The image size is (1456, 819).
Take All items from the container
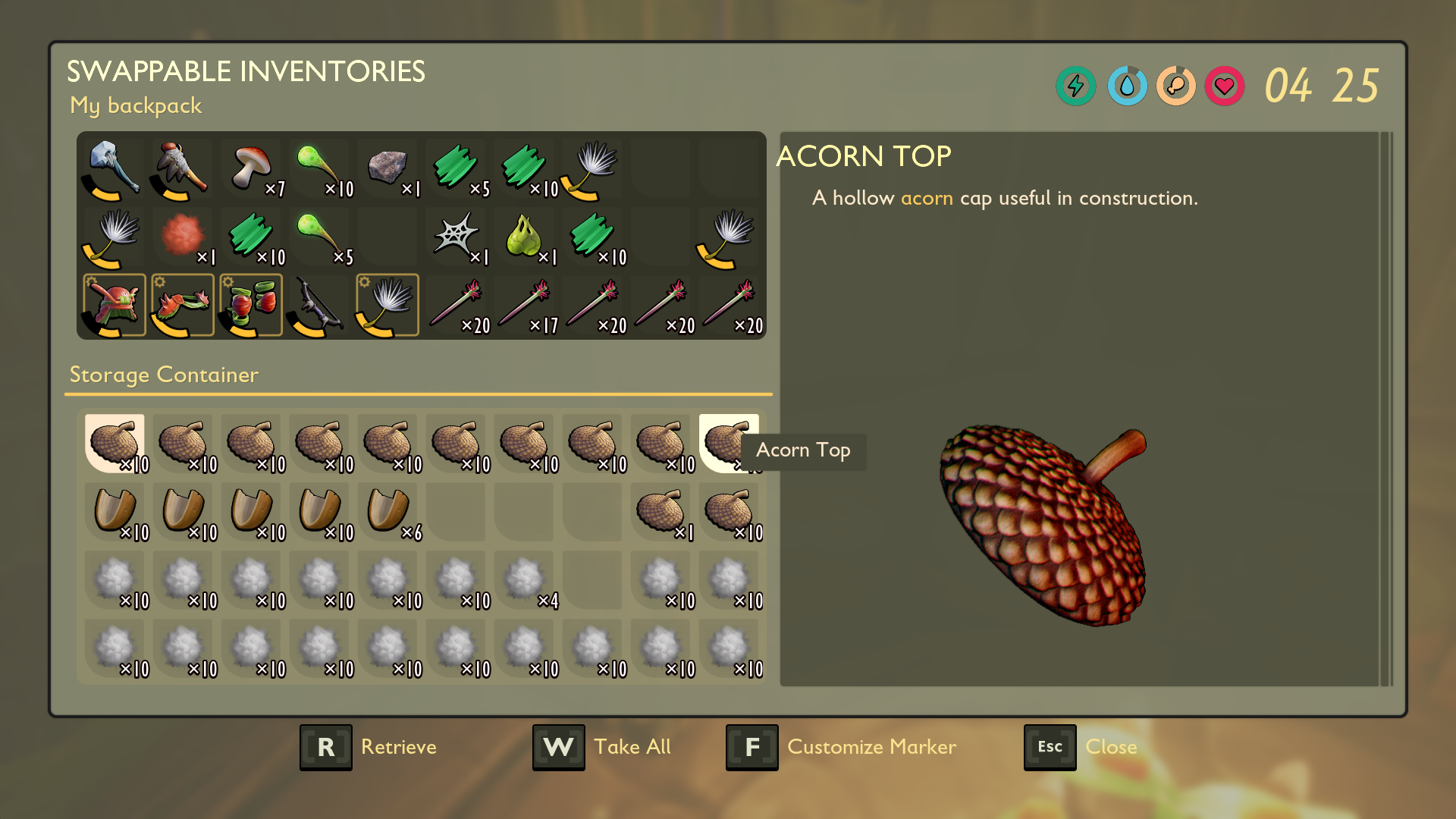pyautogui.click(x=602, y=747)
